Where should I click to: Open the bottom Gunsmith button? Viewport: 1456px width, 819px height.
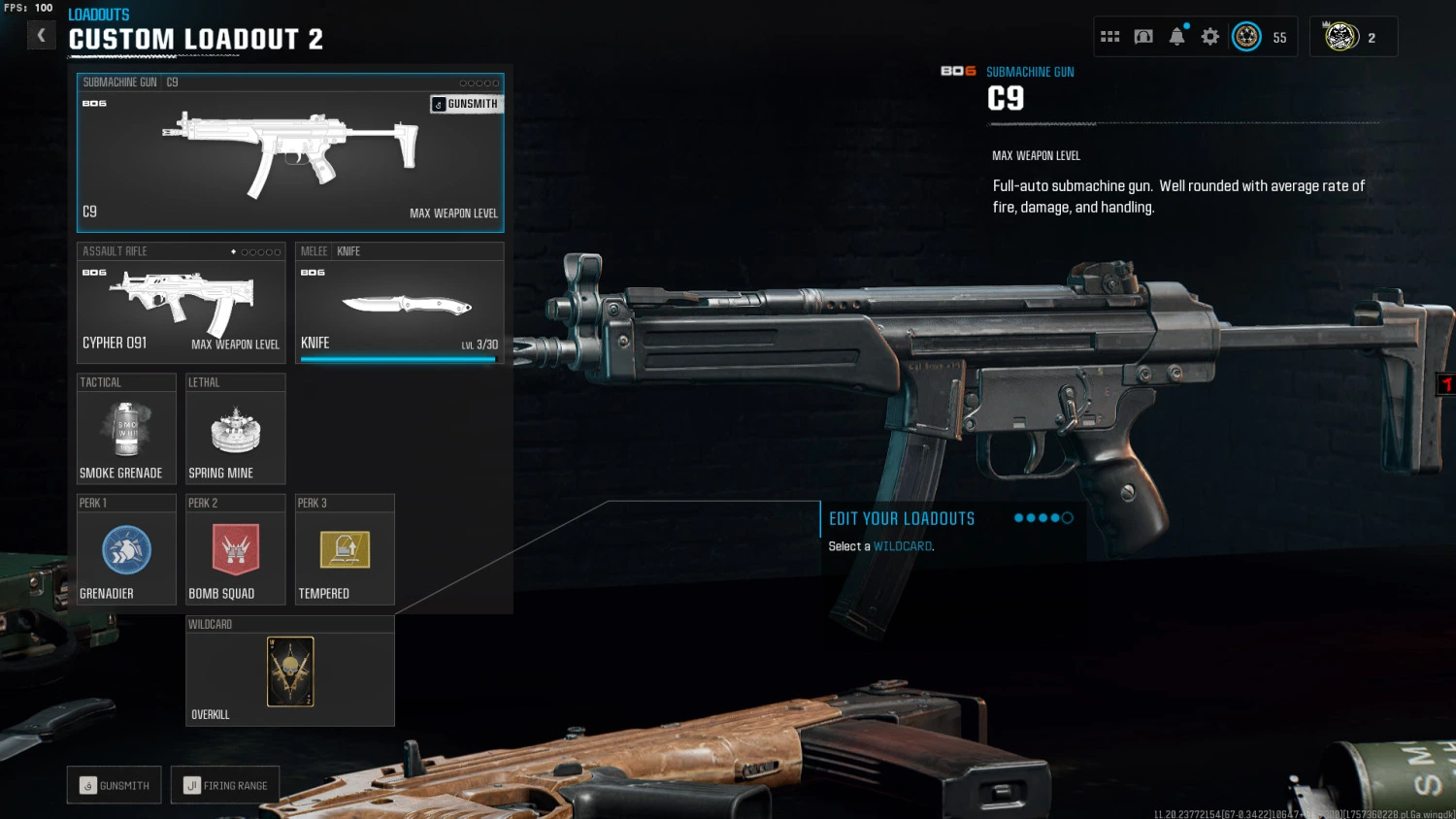[x=115, y=785]
